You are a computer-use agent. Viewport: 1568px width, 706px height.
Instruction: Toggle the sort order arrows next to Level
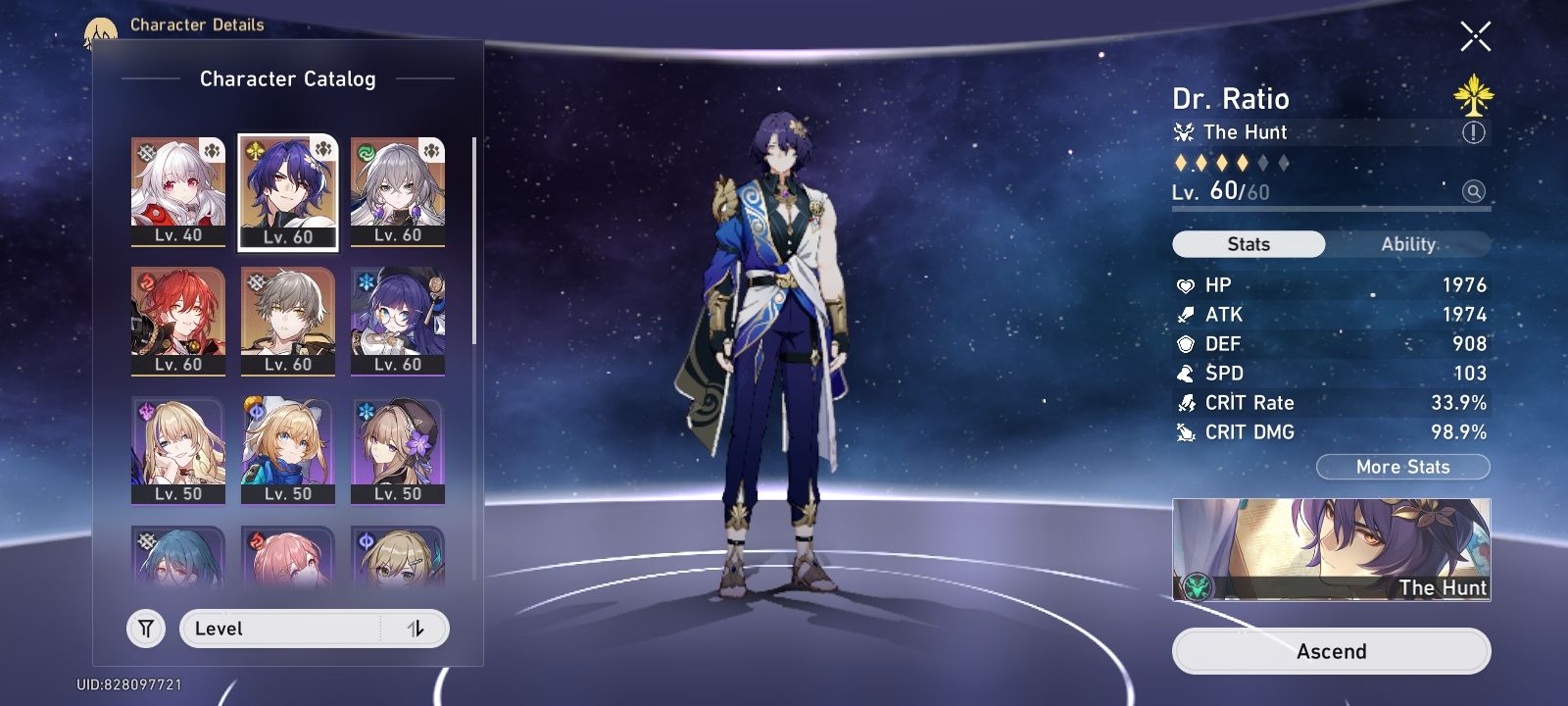click(x=416, y=629)
